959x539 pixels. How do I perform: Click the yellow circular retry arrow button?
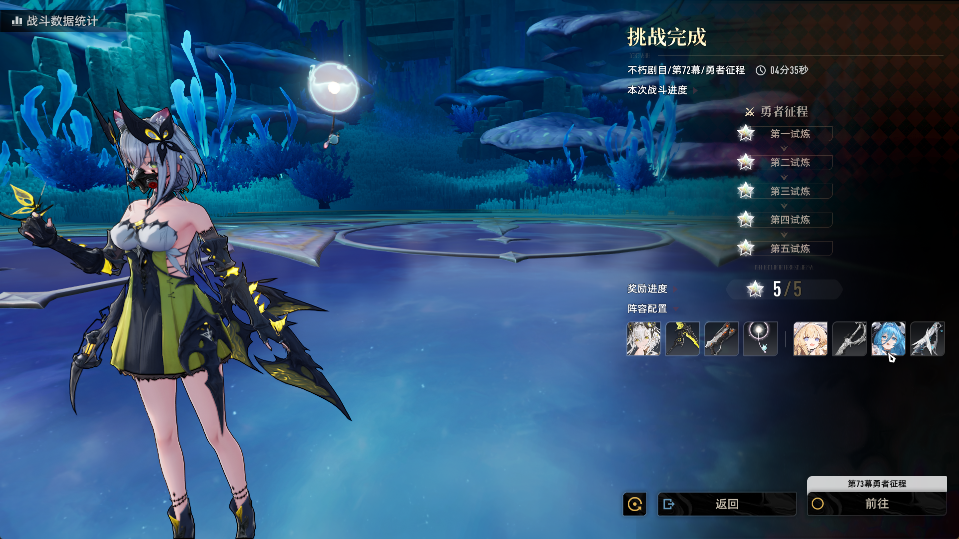coord(634,504)
